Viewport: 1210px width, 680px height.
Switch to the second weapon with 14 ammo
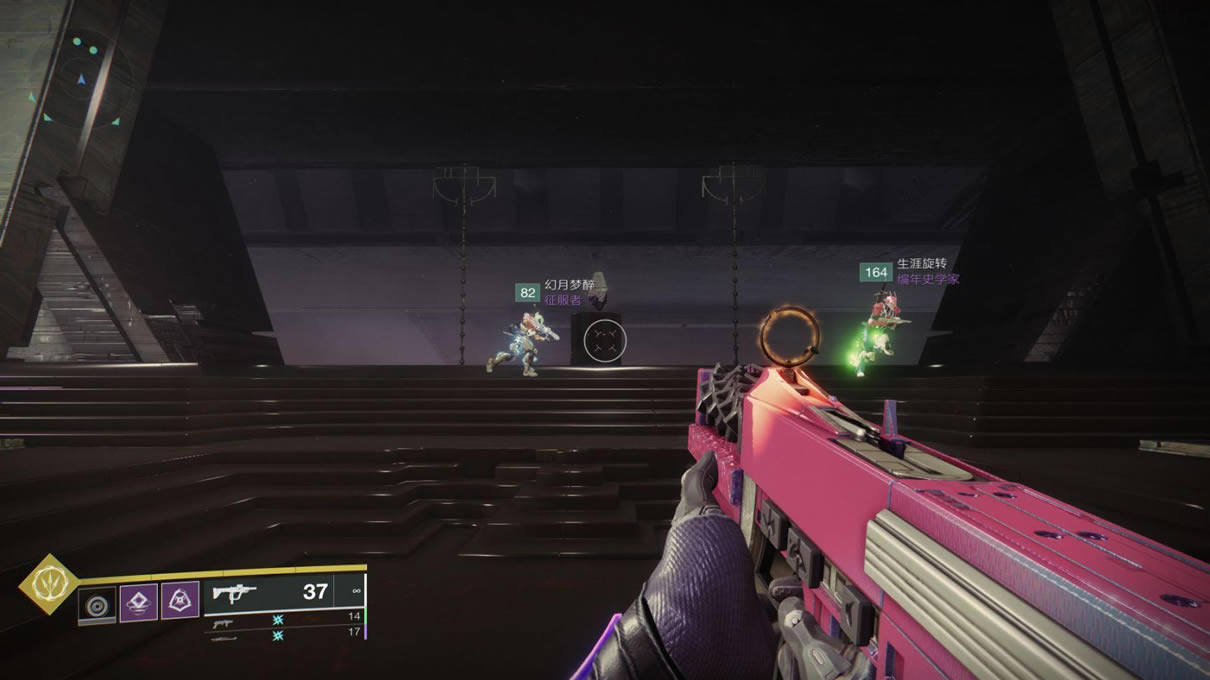[285, 618]
